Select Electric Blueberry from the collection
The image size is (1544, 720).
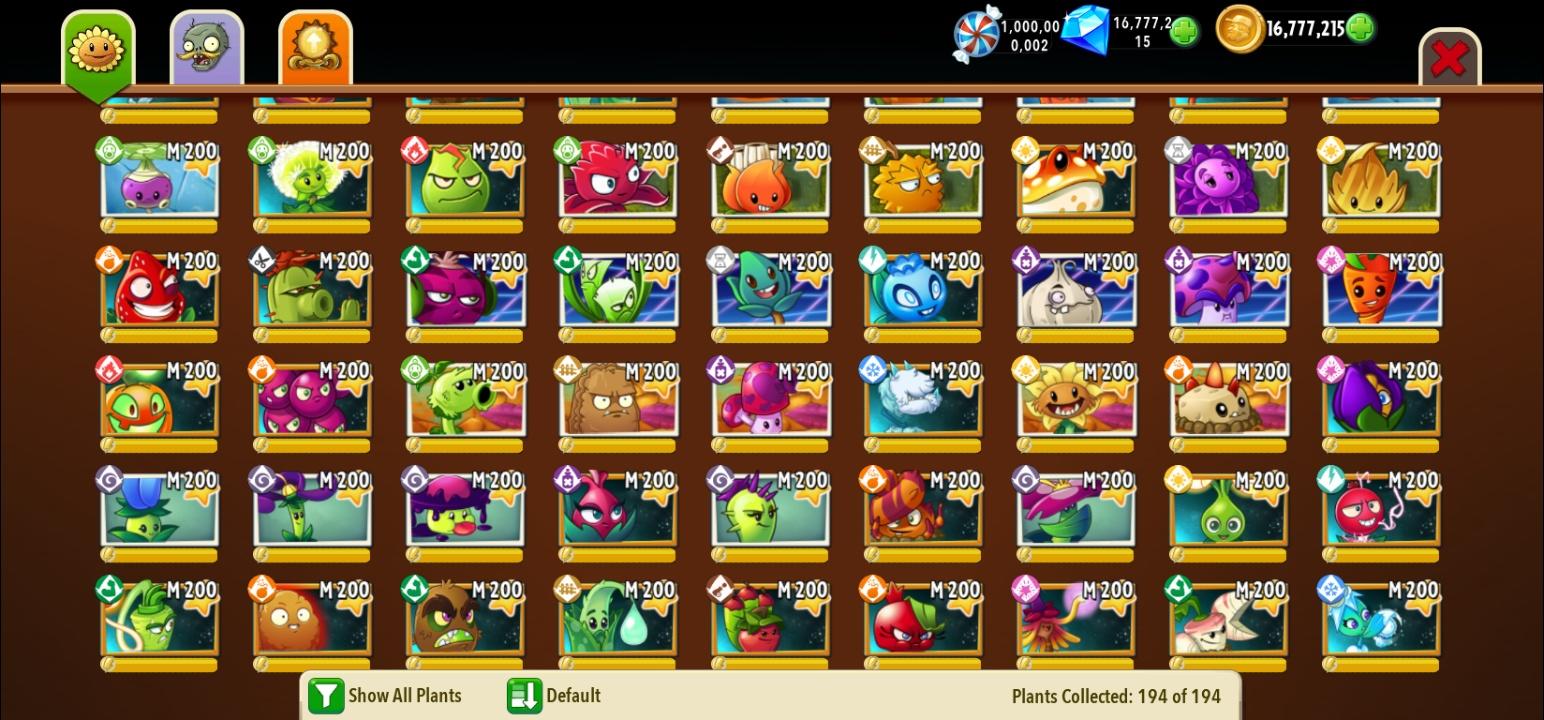pyautogui.click(x=922, y=292)
